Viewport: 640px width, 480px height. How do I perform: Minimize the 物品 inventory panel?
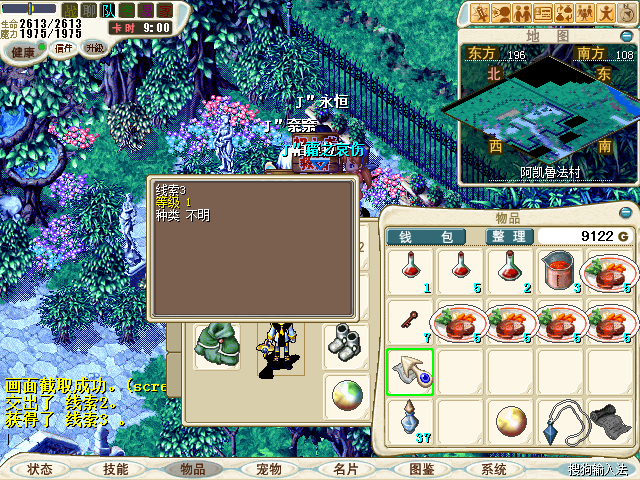[627, 214]
